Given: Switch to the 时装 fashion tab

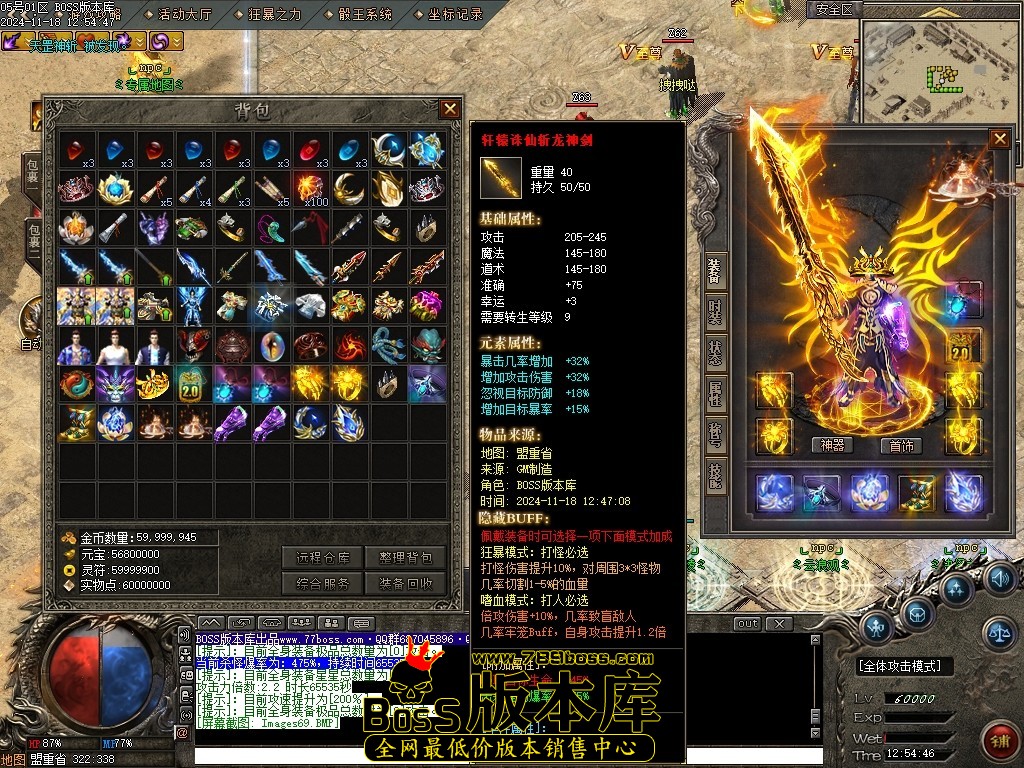Looking at the screenshot, I should point(715,312).
